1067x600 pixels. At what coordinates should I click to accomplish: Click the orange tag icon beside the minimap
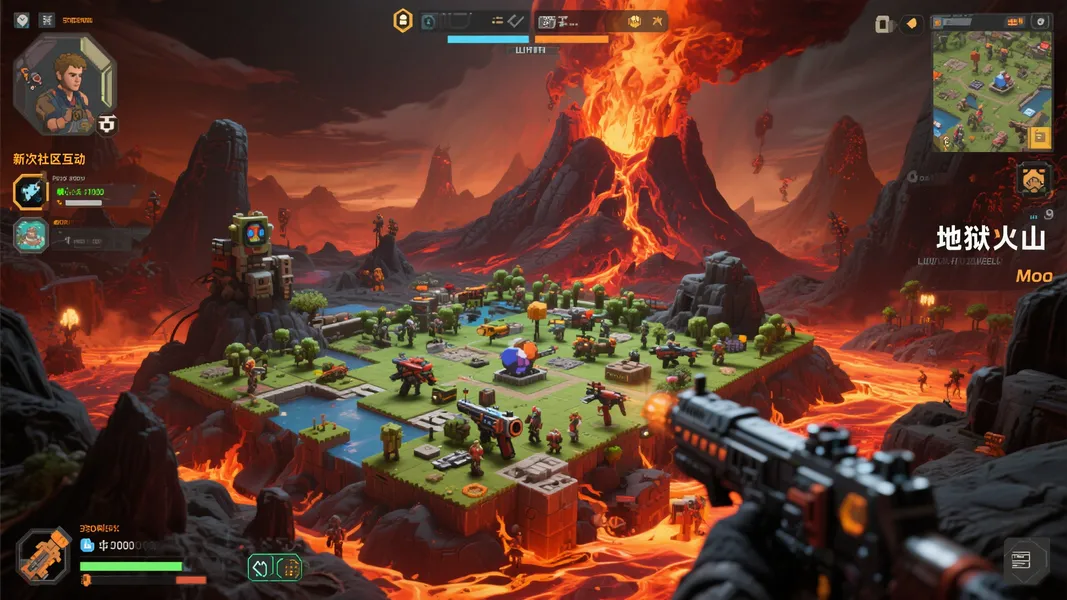[911, 24]
